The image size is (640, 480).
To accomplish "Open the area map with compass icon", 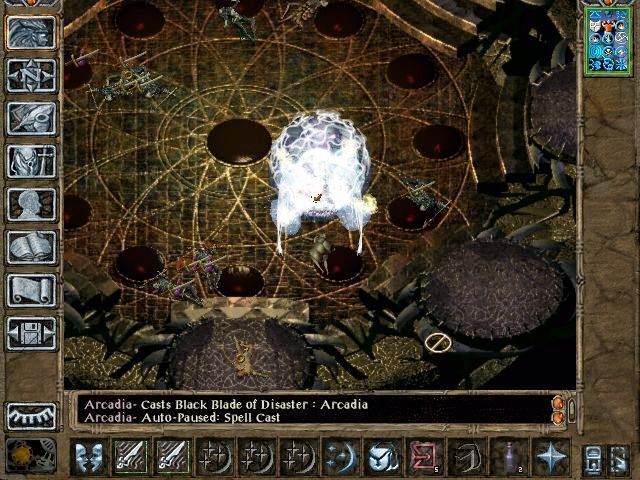I will tap(31, 75).
